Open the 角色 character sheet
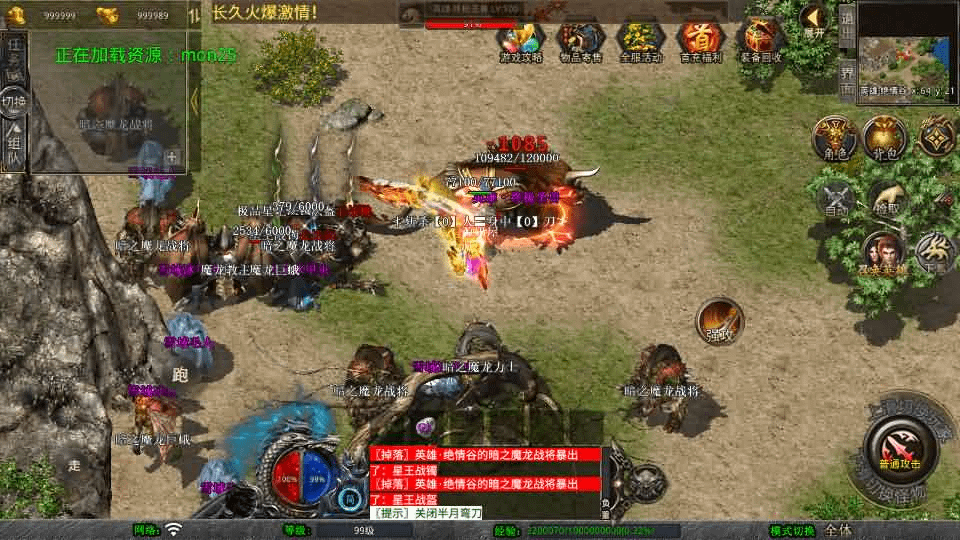Screen dimensions: 960x540 (831, 137)
